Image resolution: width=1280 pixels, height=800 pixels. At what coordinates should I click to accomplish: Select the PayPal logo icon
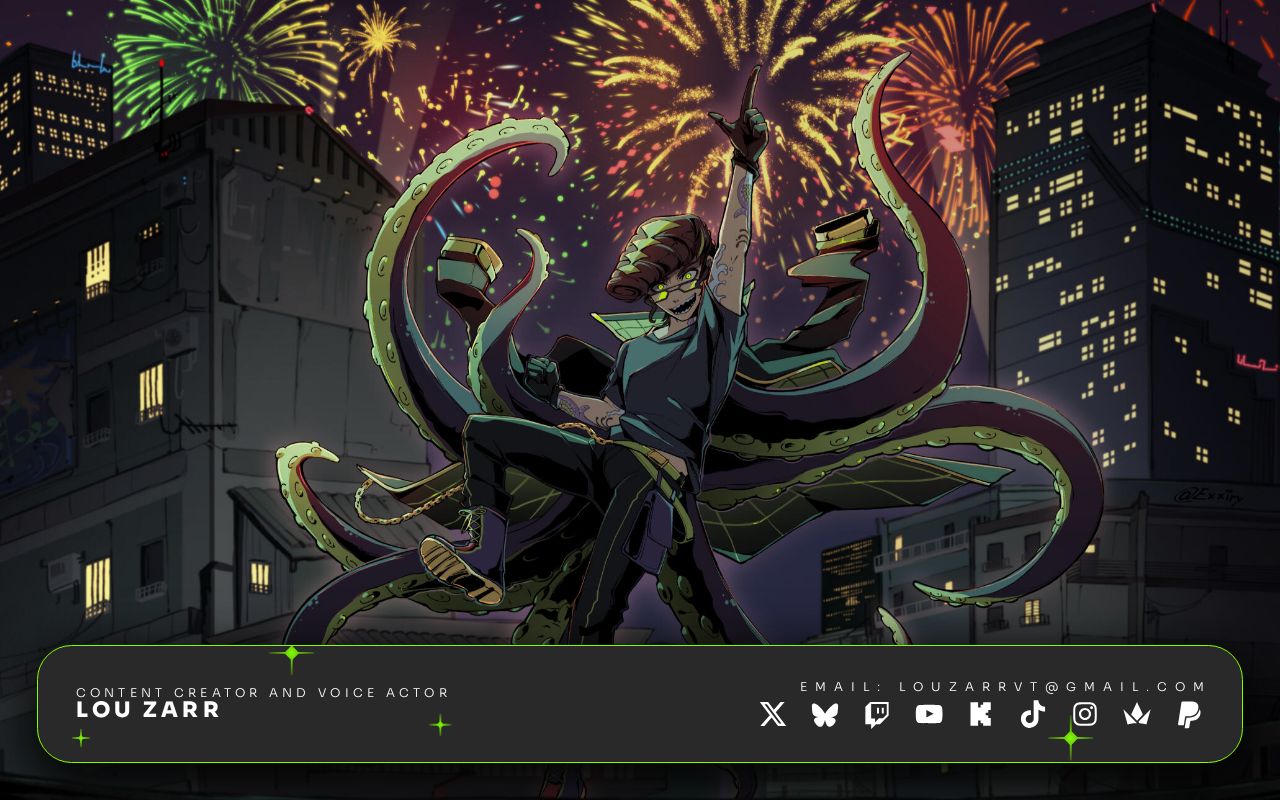click(x=1189, y=714)
